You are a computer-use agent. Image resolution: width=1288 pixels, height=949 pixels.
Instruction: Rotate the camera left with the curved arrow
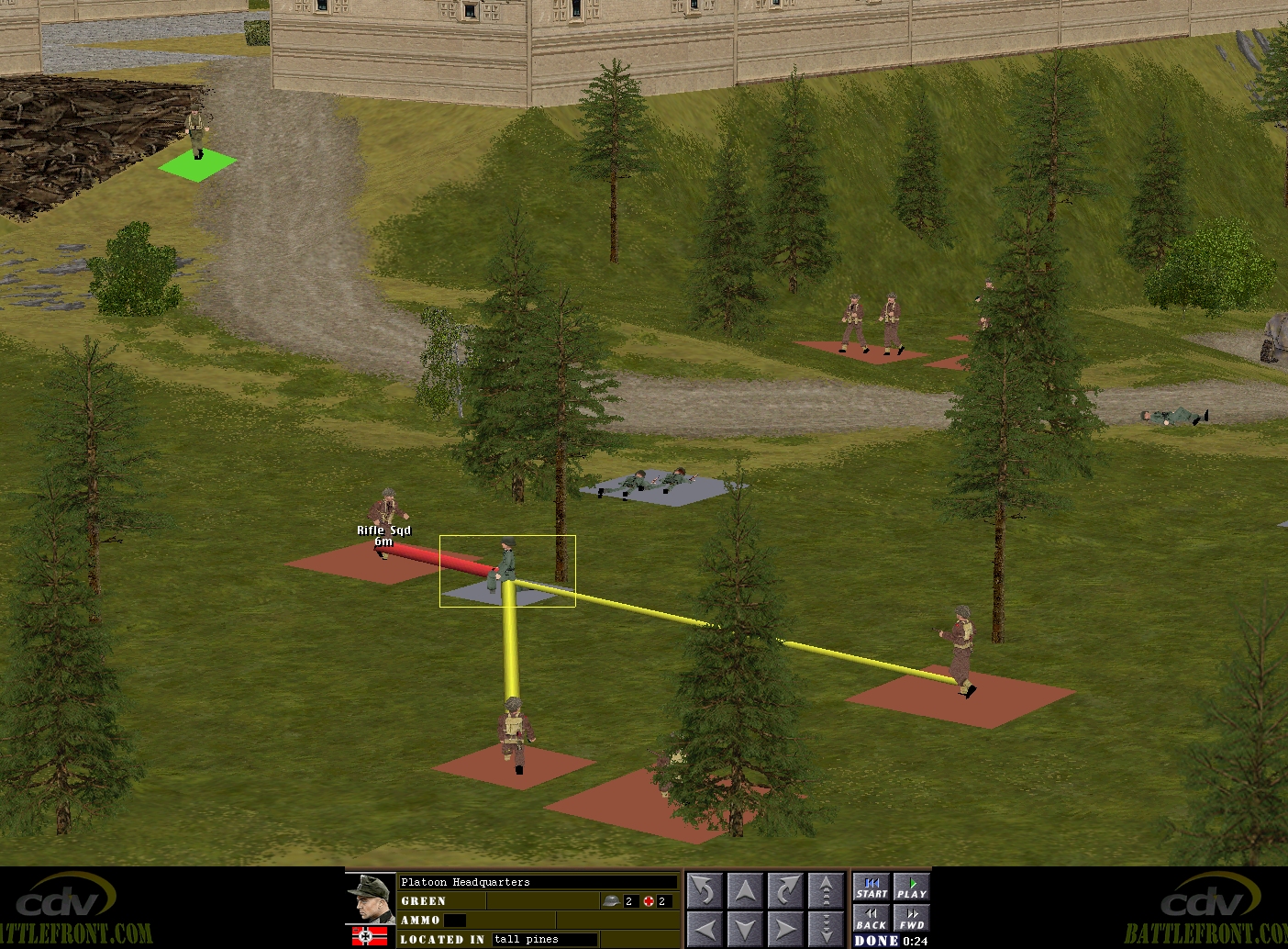705,890
